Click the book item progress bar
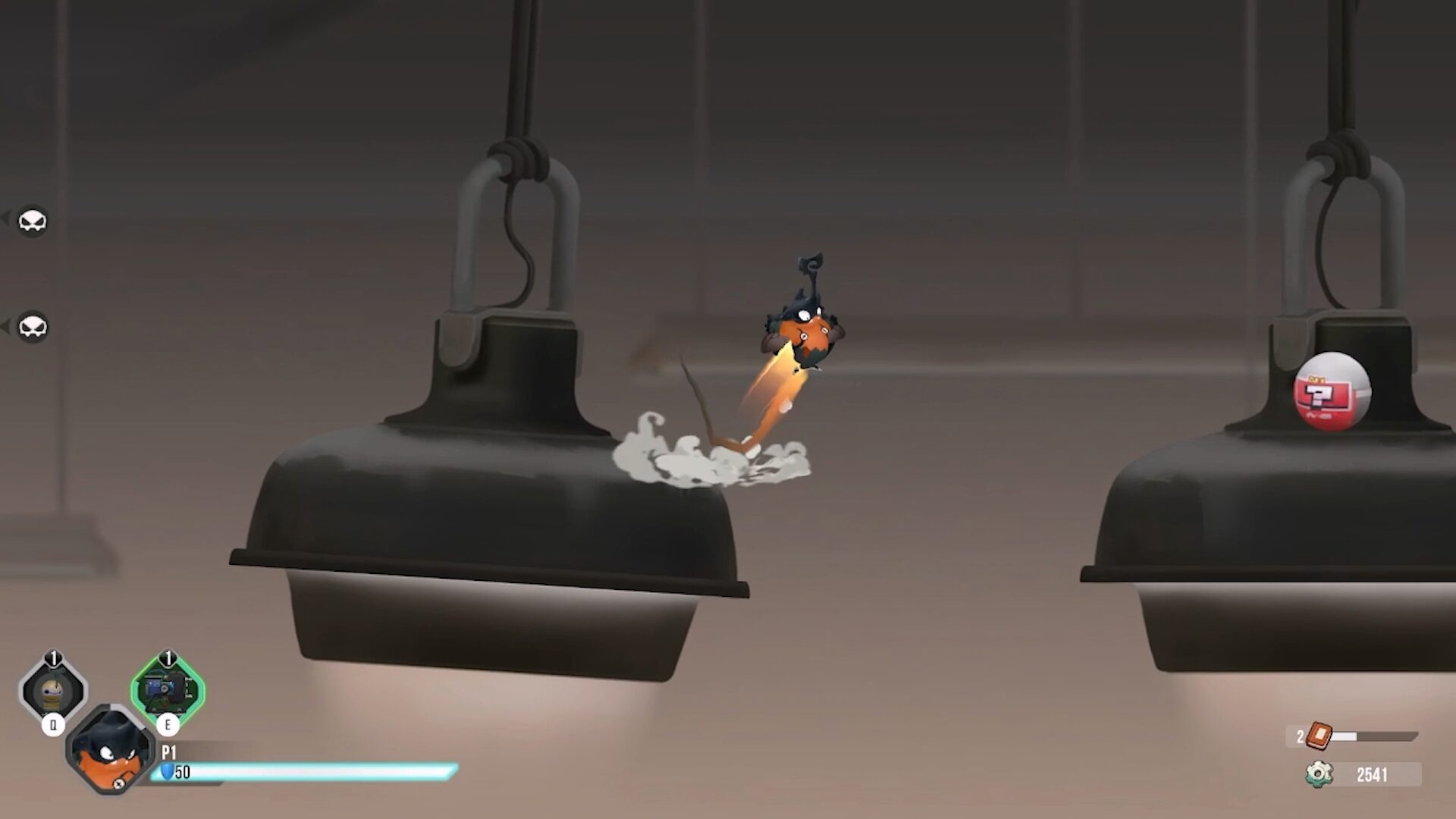Viewport: 1456px width, 819px height. pyautogui.click(x=1373, y=735)
